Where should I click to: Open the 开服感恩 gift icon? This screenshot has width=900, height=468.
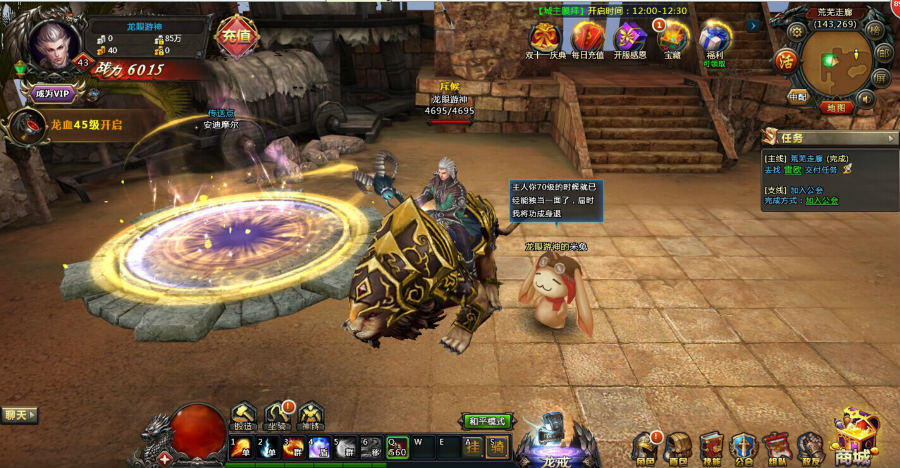(x=629, y=38)
